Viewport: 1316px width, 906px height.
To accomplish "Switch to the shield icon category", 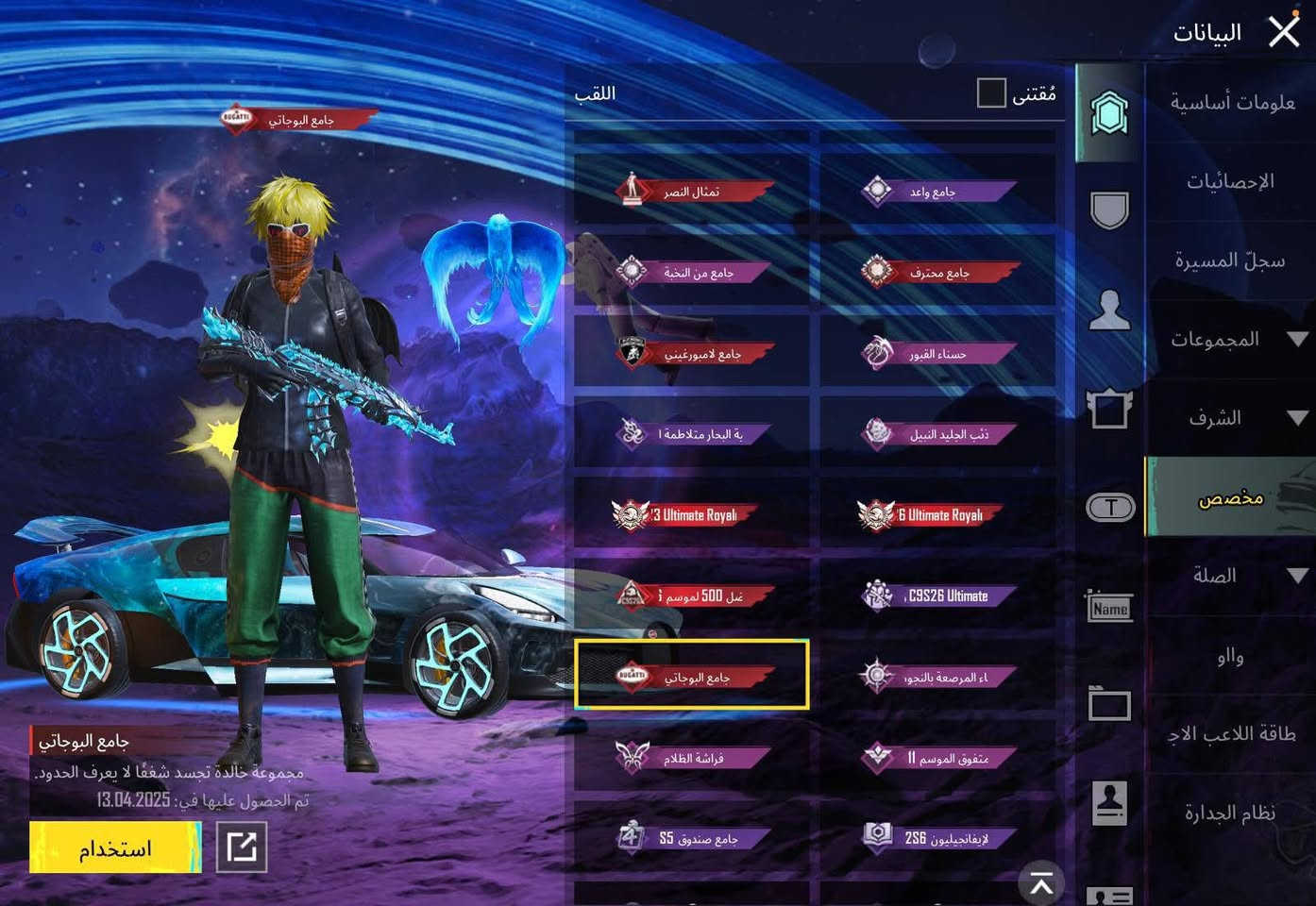I will [1109, 210].
